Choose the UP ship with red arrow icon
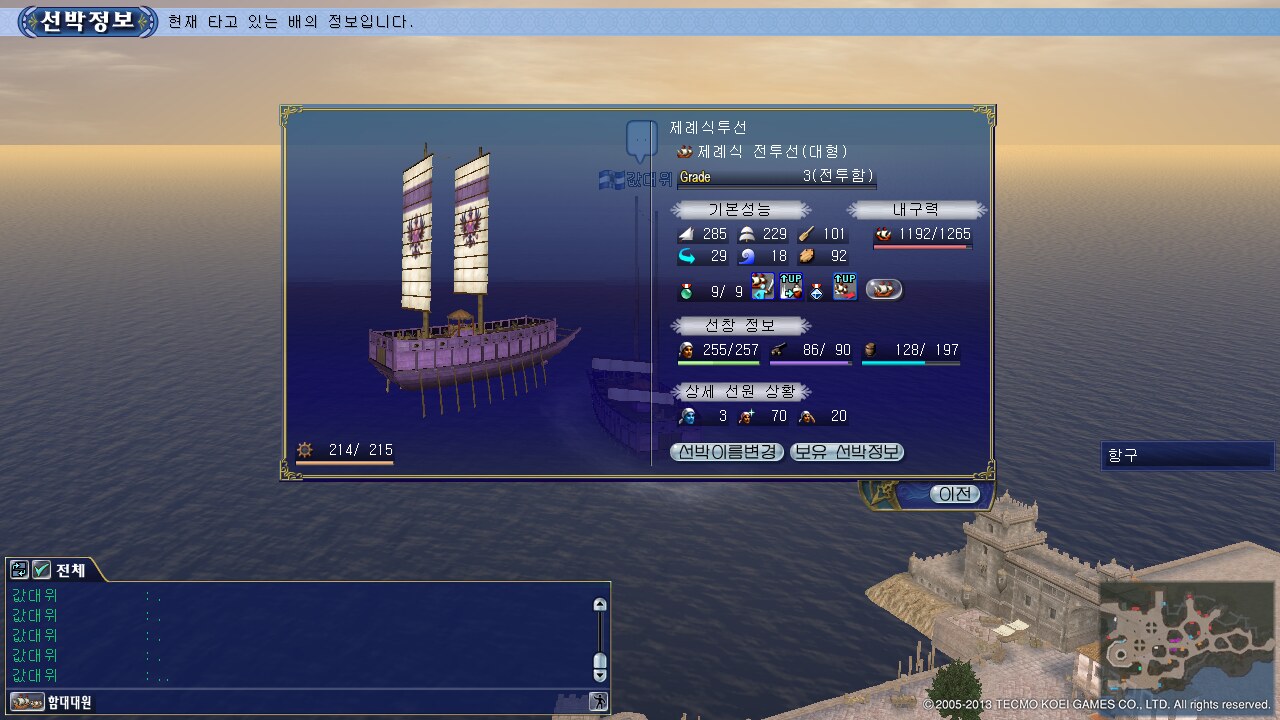Screen dimensions: 1280x720 (x=845, y=287)
